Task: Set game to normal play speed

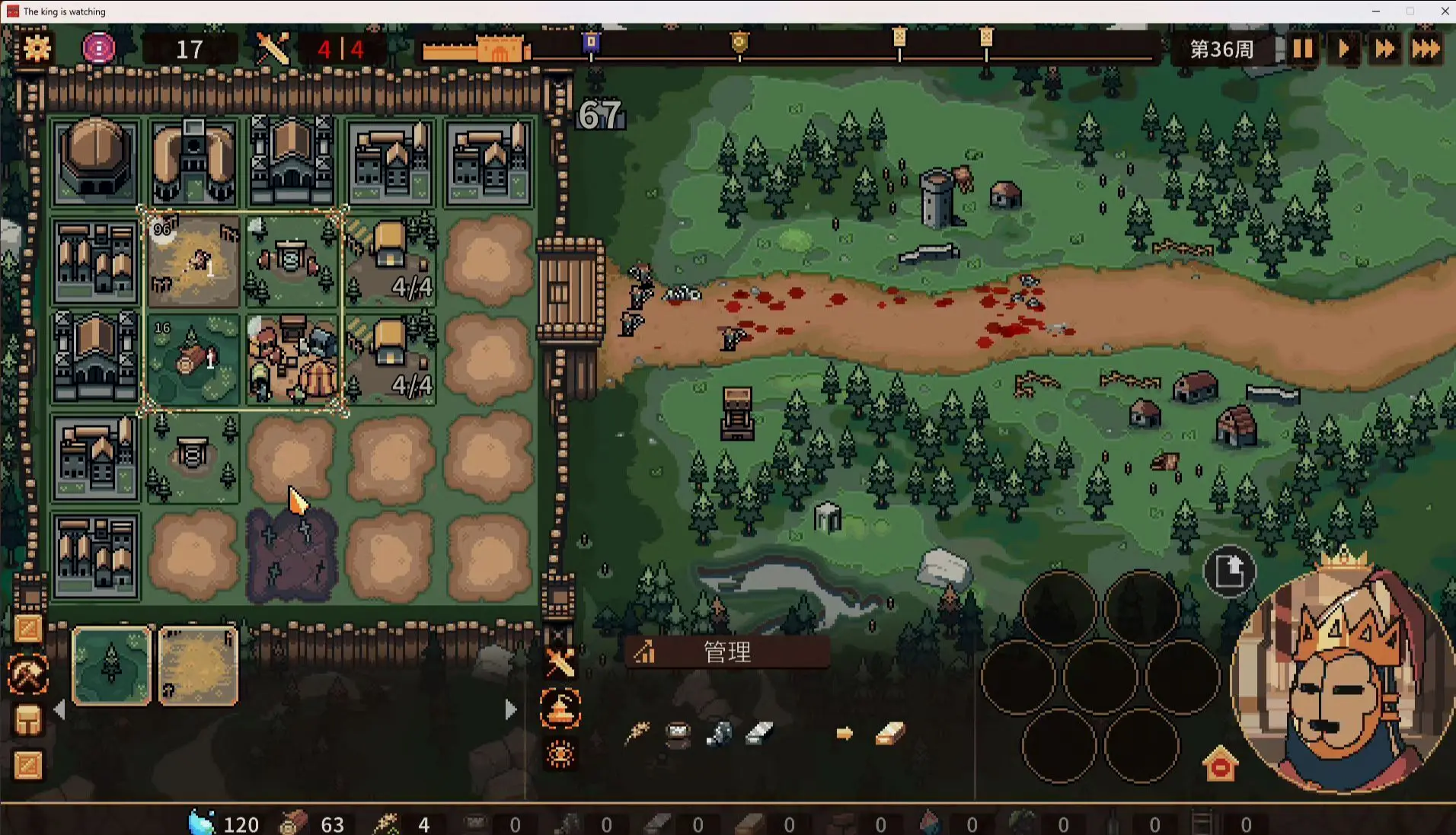Action: [x=1343, y=49]
